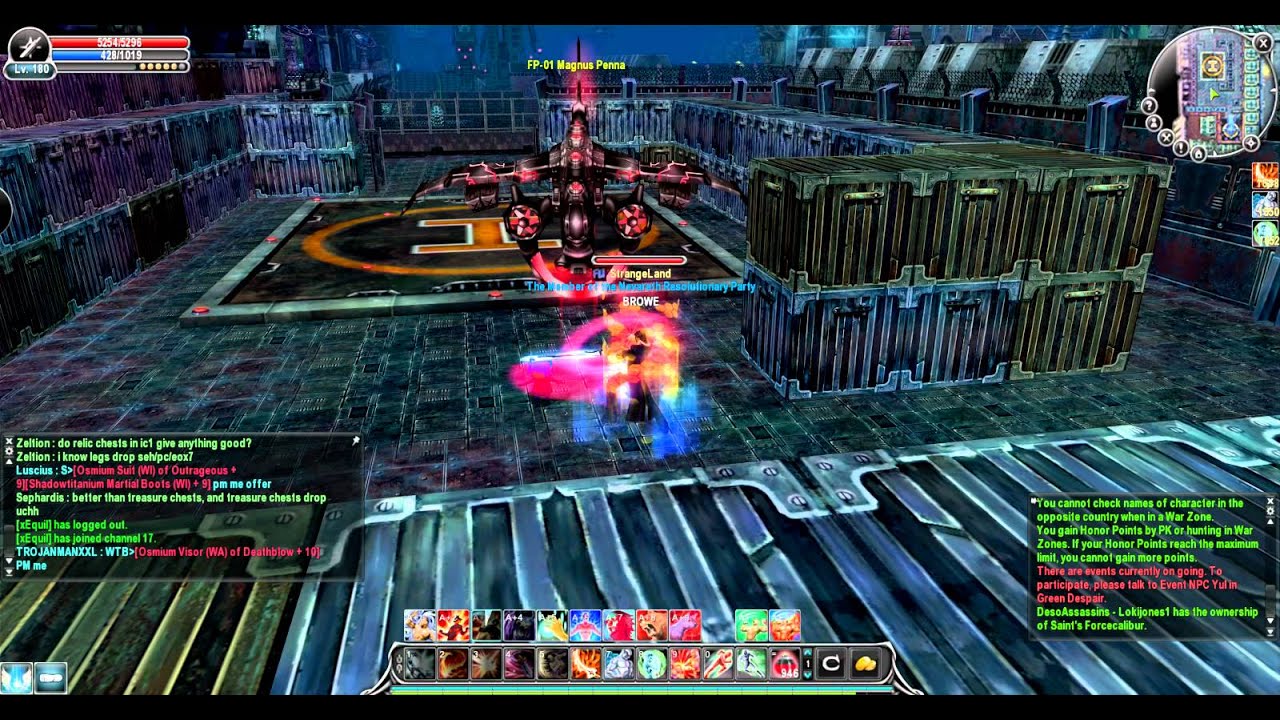The width and height of the screenshot is (1280, 720).
Task: Select the house icon button under the minimap
Action: [1198, 154]
